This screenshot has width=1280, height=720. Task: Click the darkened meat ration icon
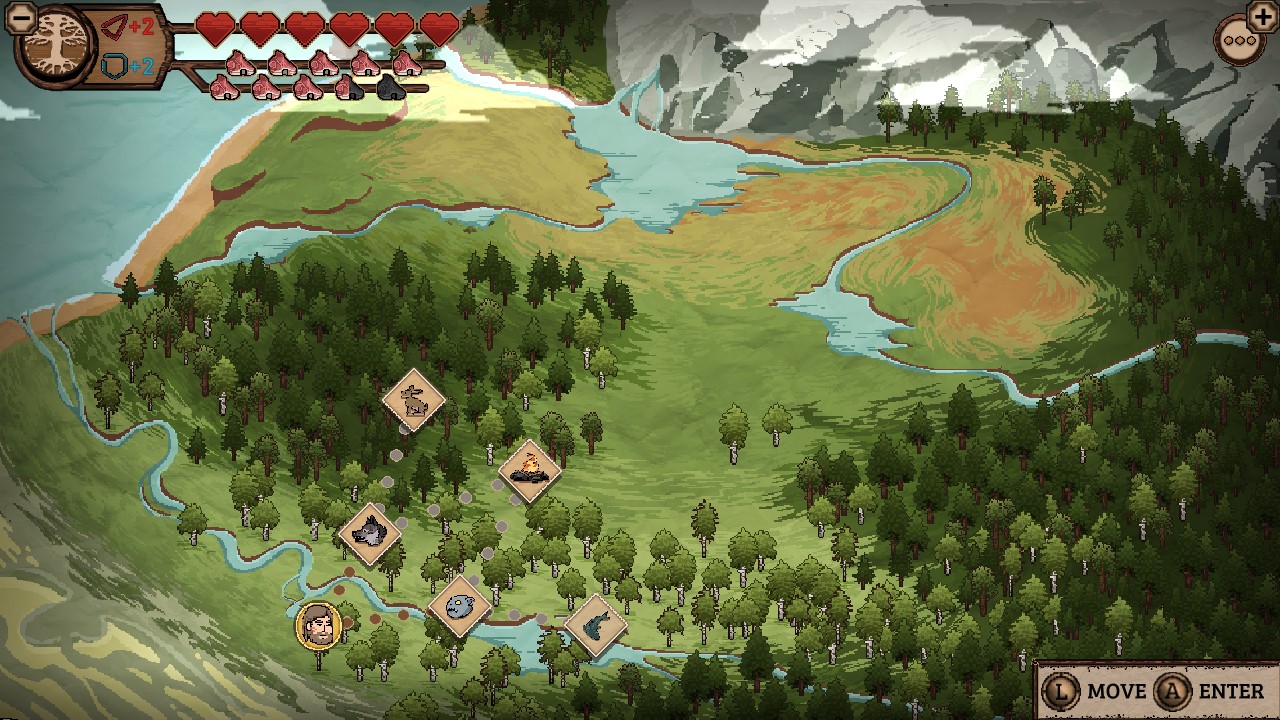tap(390, 87)
